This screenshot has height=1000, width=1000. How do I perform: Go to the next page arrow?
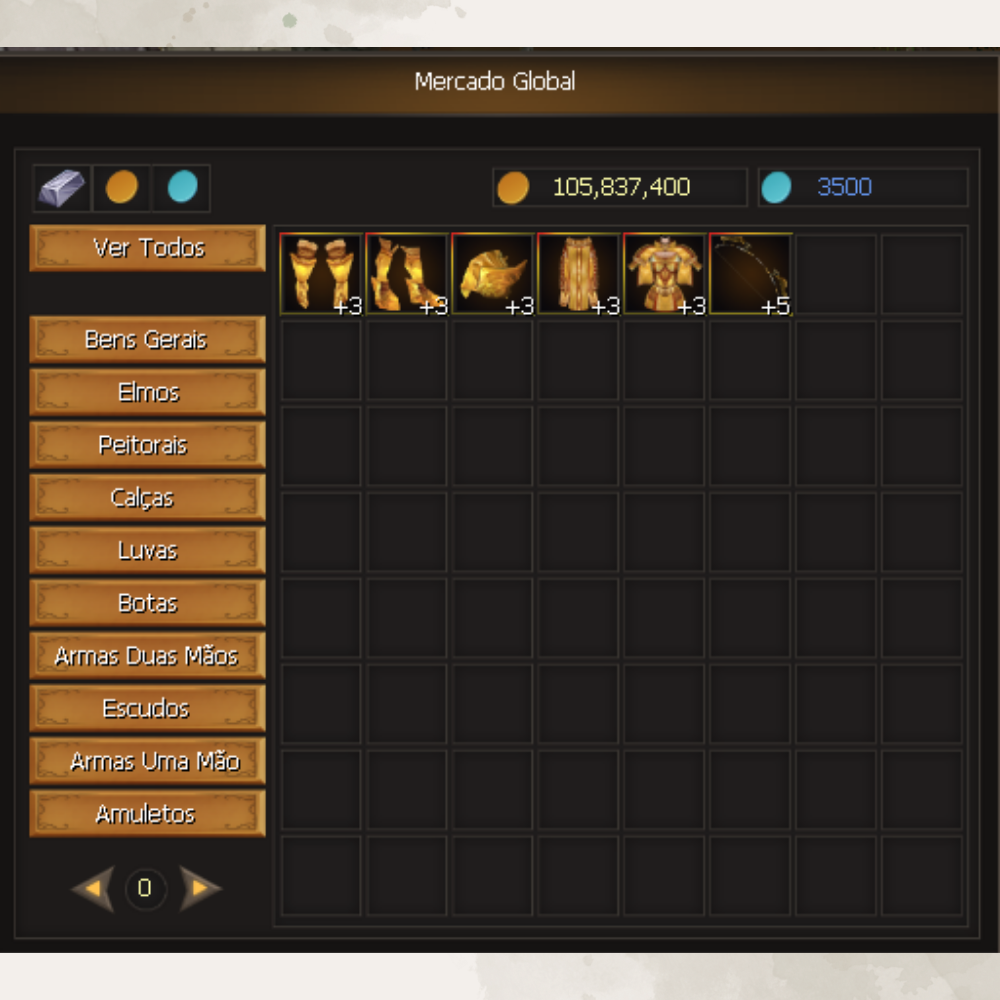200,888
